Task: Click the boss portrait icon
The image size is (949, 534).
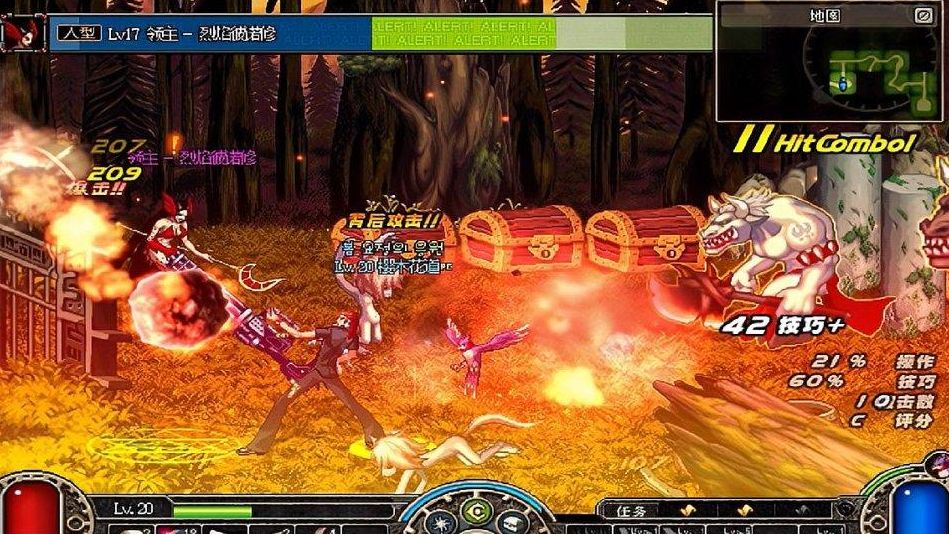Action: (22, 31)
